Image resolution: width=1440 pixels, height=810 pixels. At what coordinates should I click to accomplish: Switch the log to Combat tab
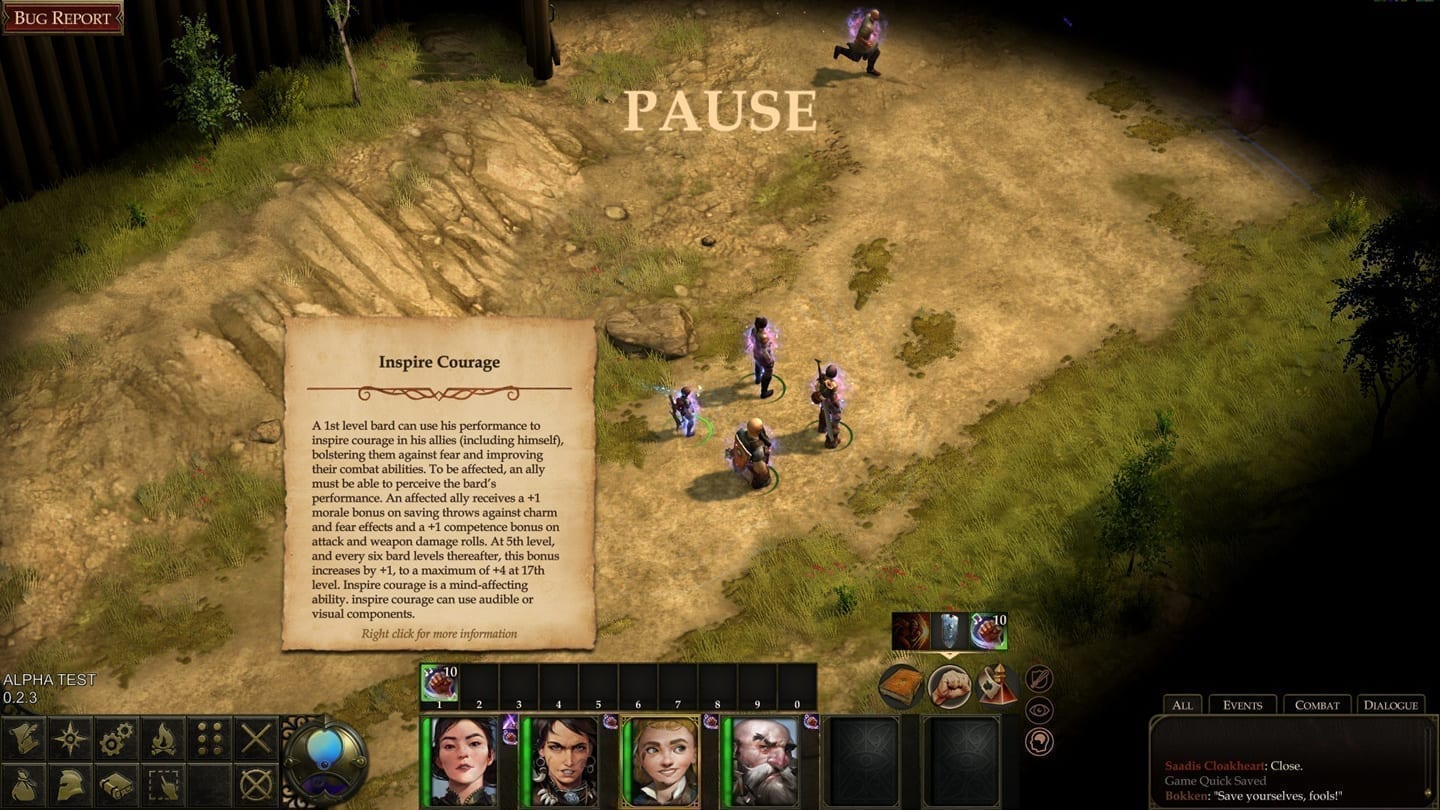pos(1317,705)
